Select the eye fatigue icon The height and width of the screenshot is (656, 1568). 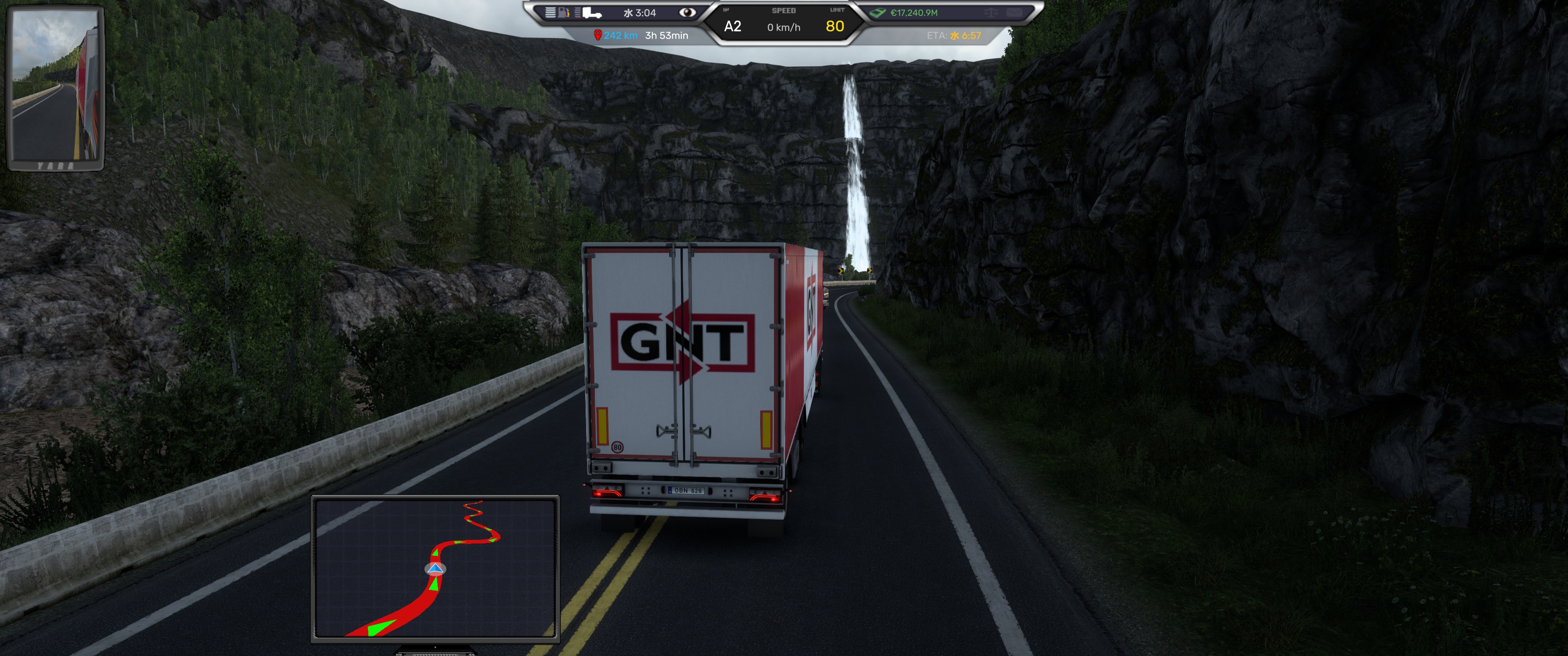pyautogui.click(x=687, y=12)
